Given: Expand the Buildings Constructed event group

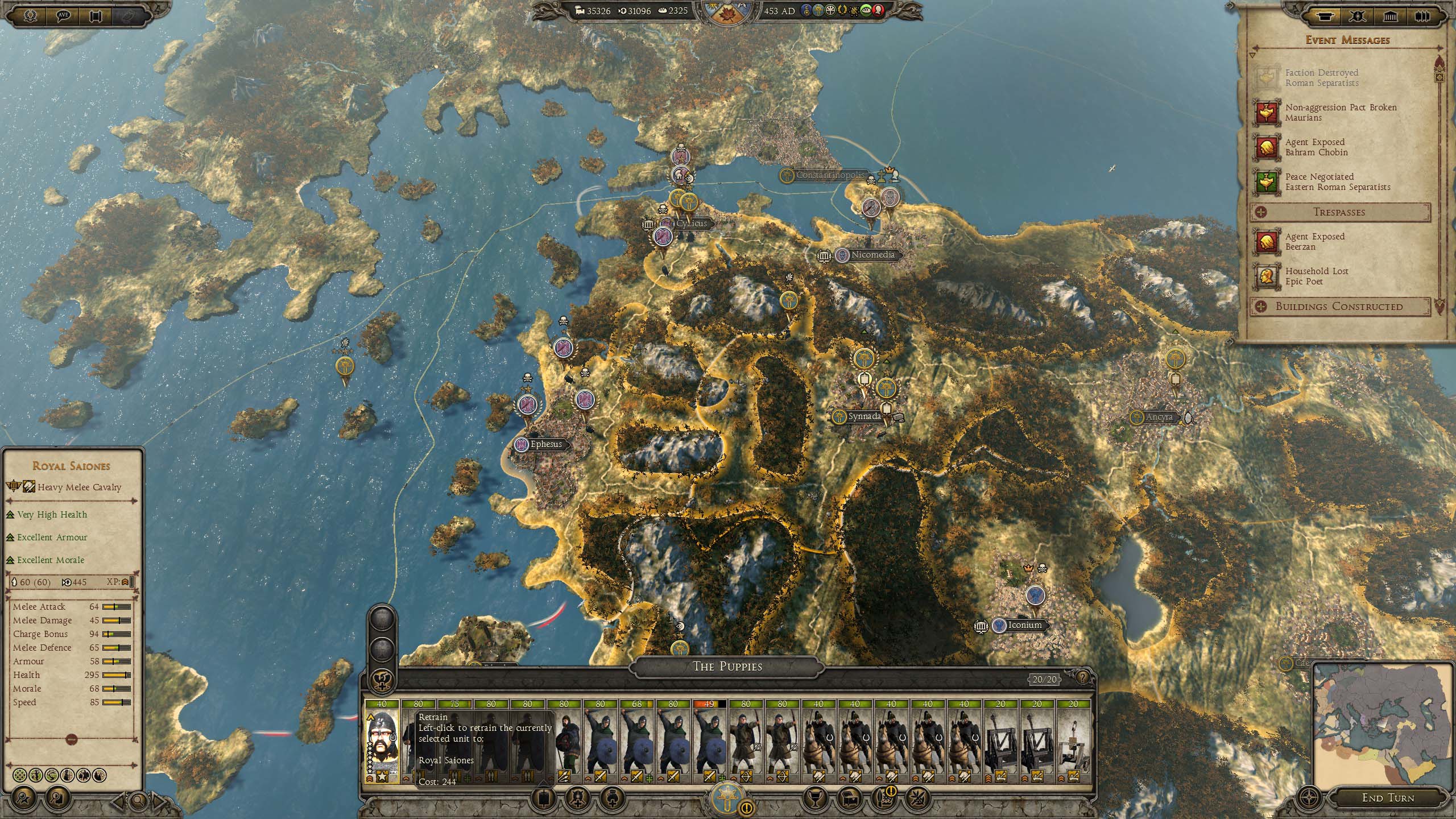Looking at the screenshot, I should click(1339, 307).
